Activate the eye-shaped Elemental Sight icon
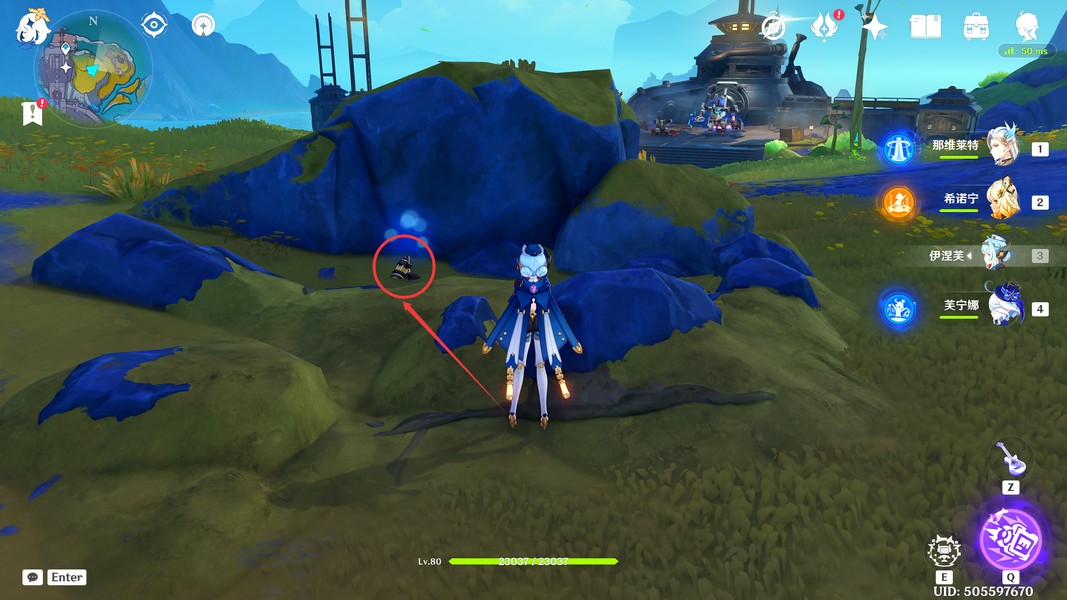 pos(153,24)
